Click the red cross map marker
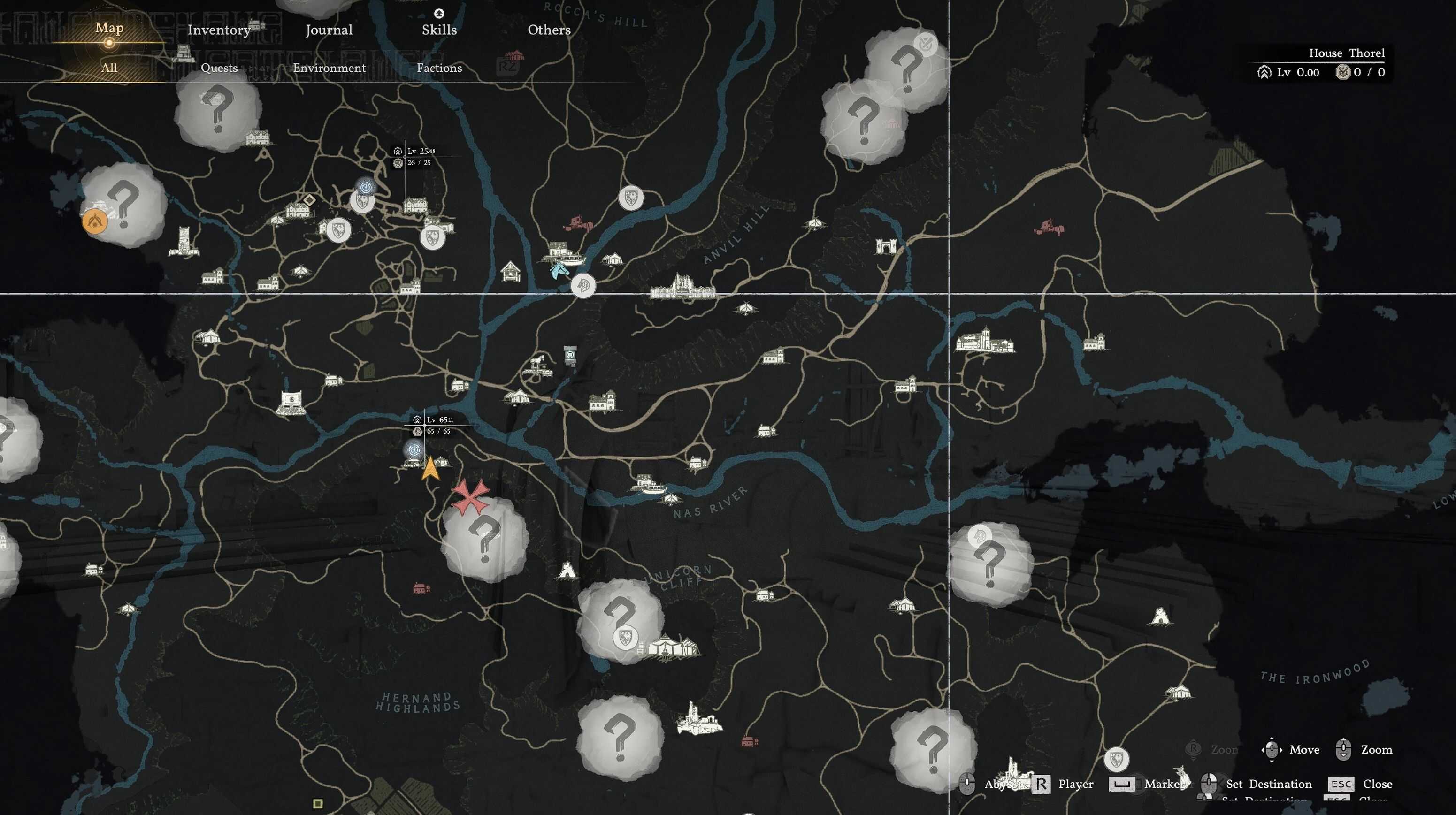 click(470, 497)
